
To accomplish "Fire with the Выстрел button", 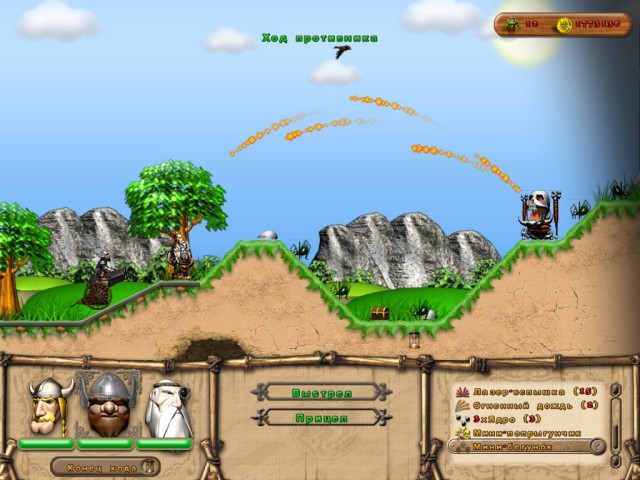I will pos(321,392).
